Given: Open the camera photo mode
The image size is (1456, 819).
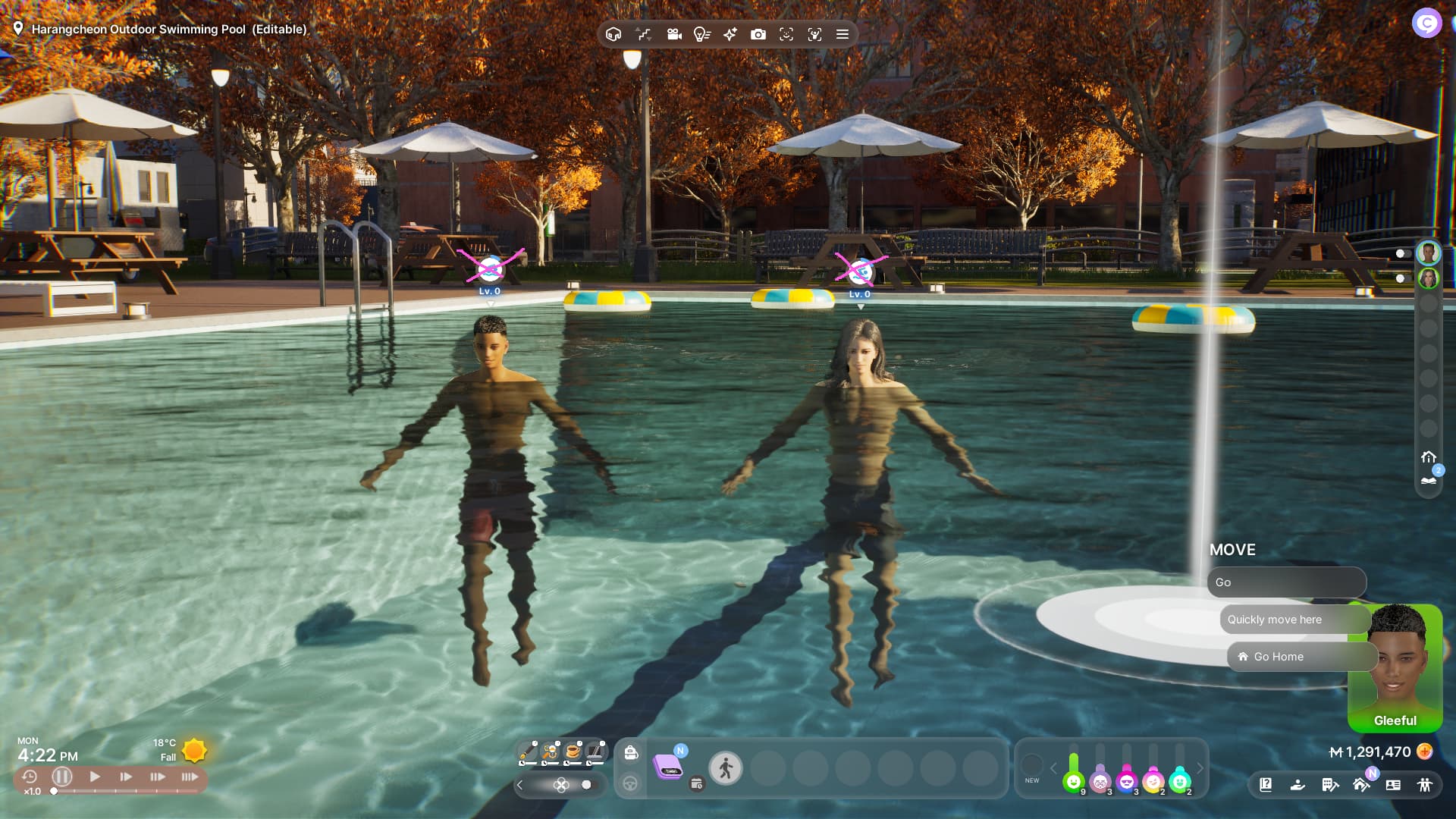Looking at the screenshot, I should 758,34.
